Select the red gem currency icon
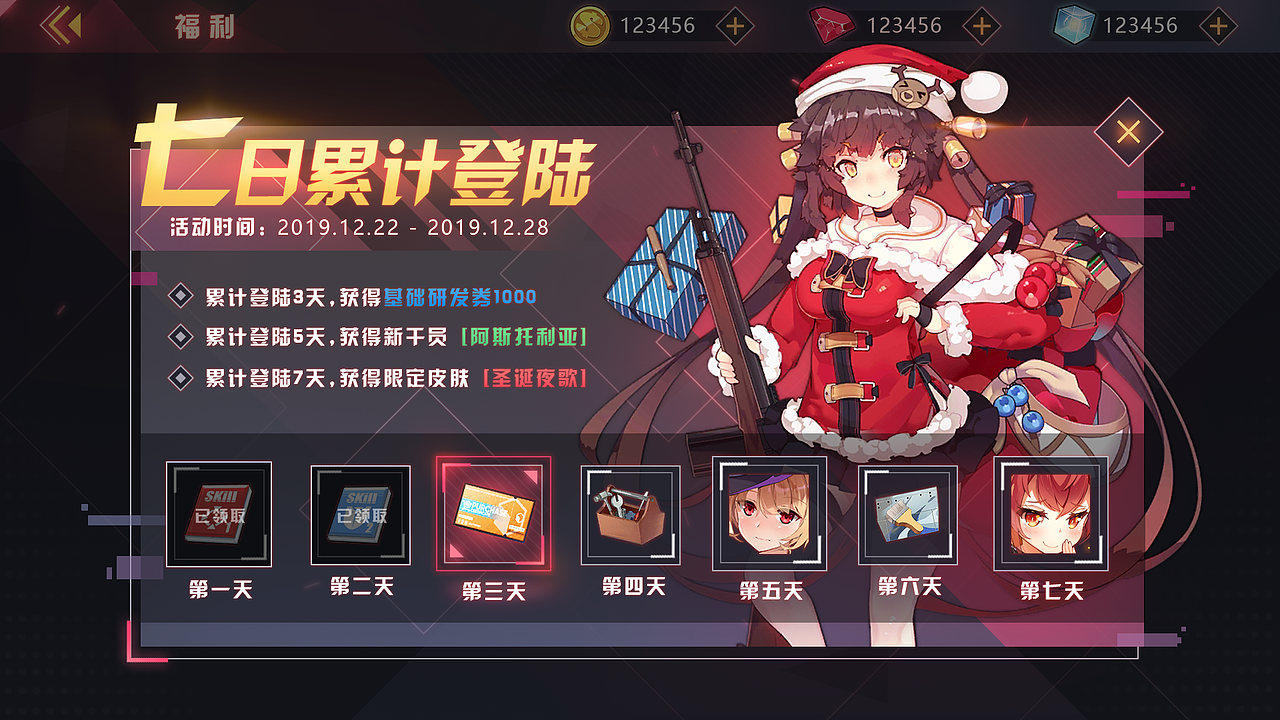Viewport: 1280px width, 720px height. (x=833, y=24)
